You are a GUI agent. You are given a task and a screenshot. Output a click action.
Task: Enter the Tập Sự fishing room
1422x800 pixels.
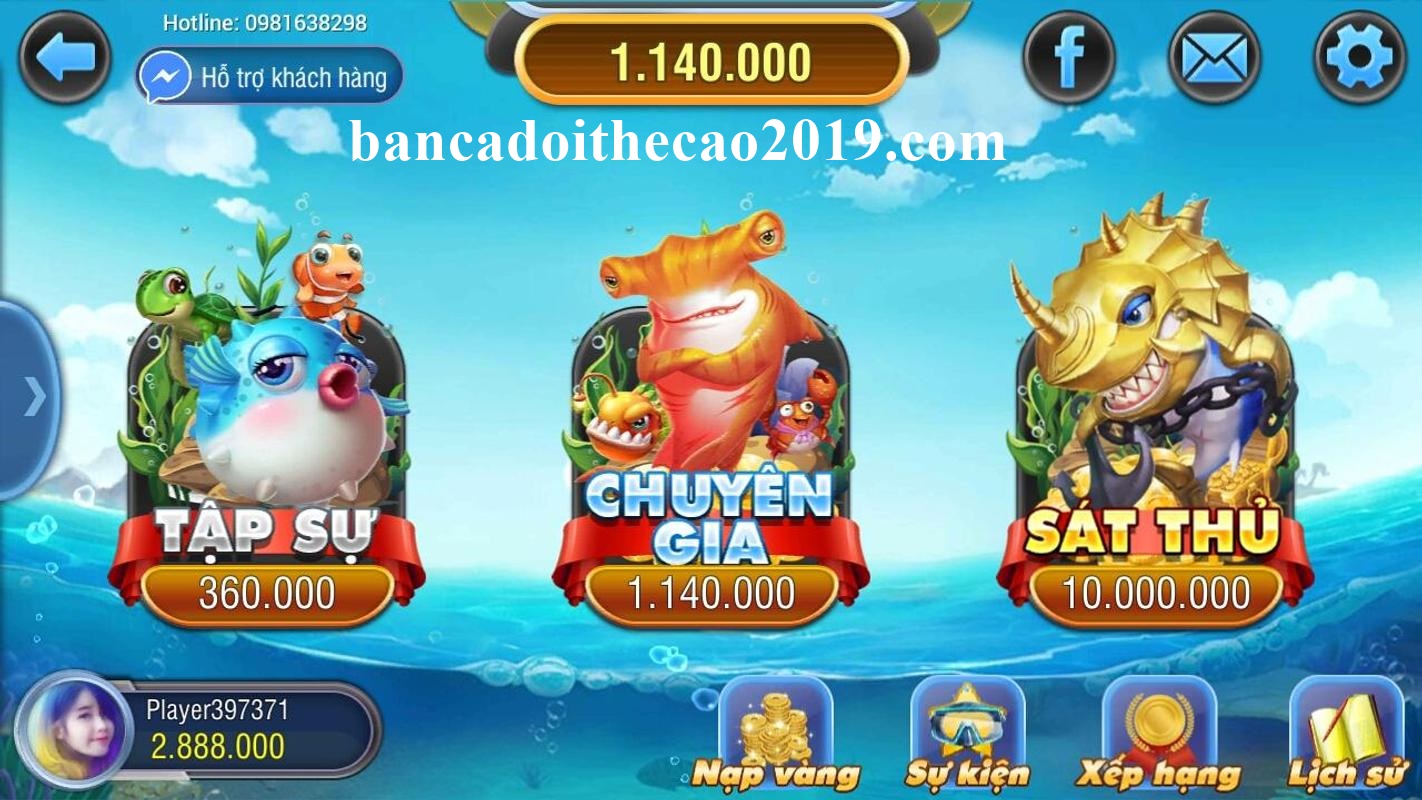click(x=268, y=420)
